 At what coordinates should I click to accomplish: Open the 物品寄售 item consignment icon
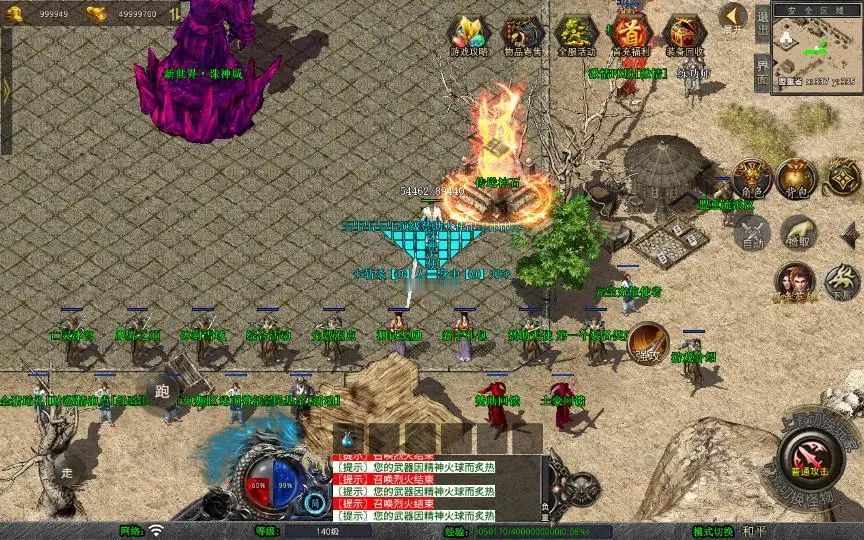tap(521, 36)
